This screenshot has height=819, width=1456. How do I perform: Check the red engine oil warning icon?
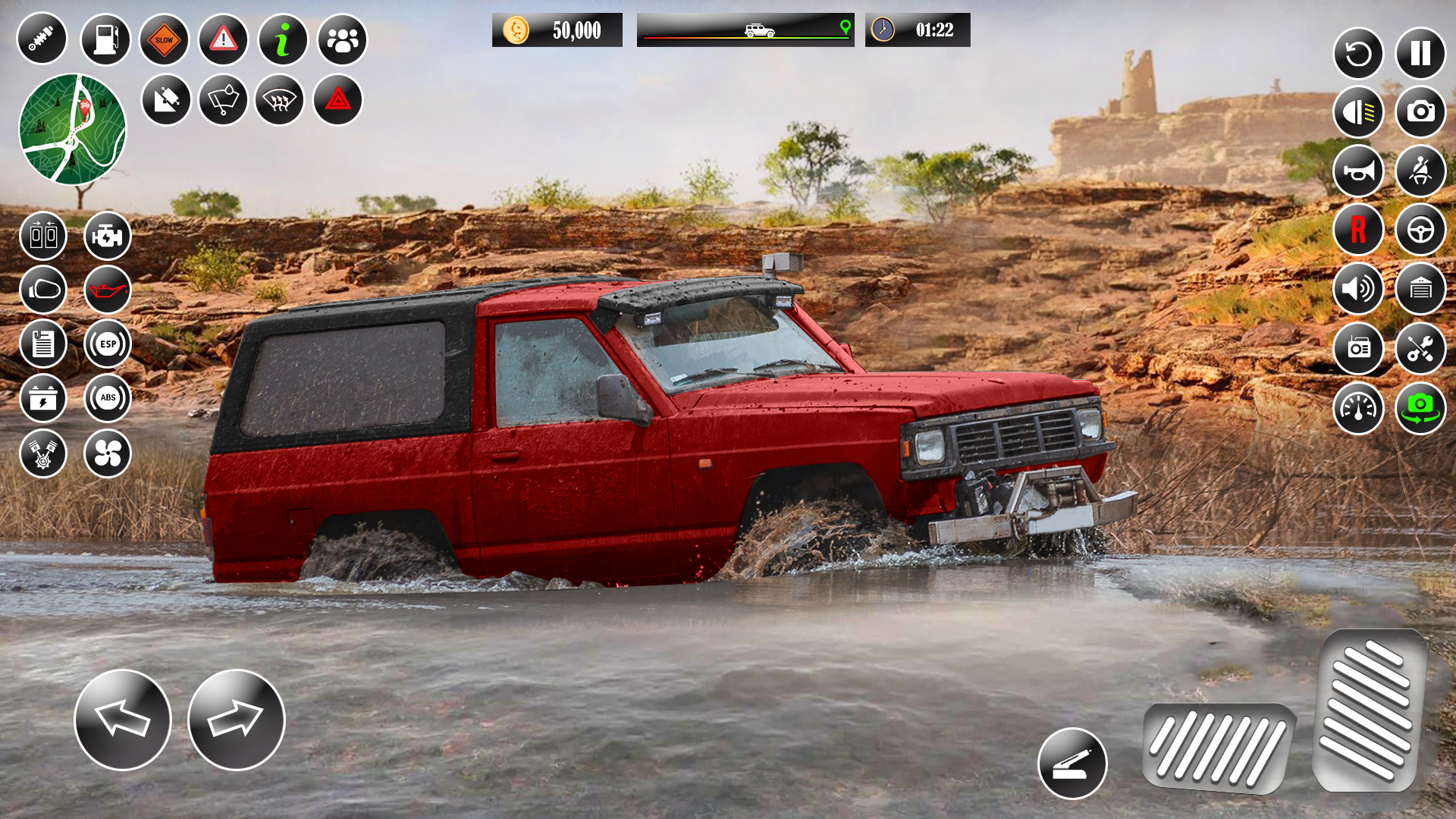point(108,290)
